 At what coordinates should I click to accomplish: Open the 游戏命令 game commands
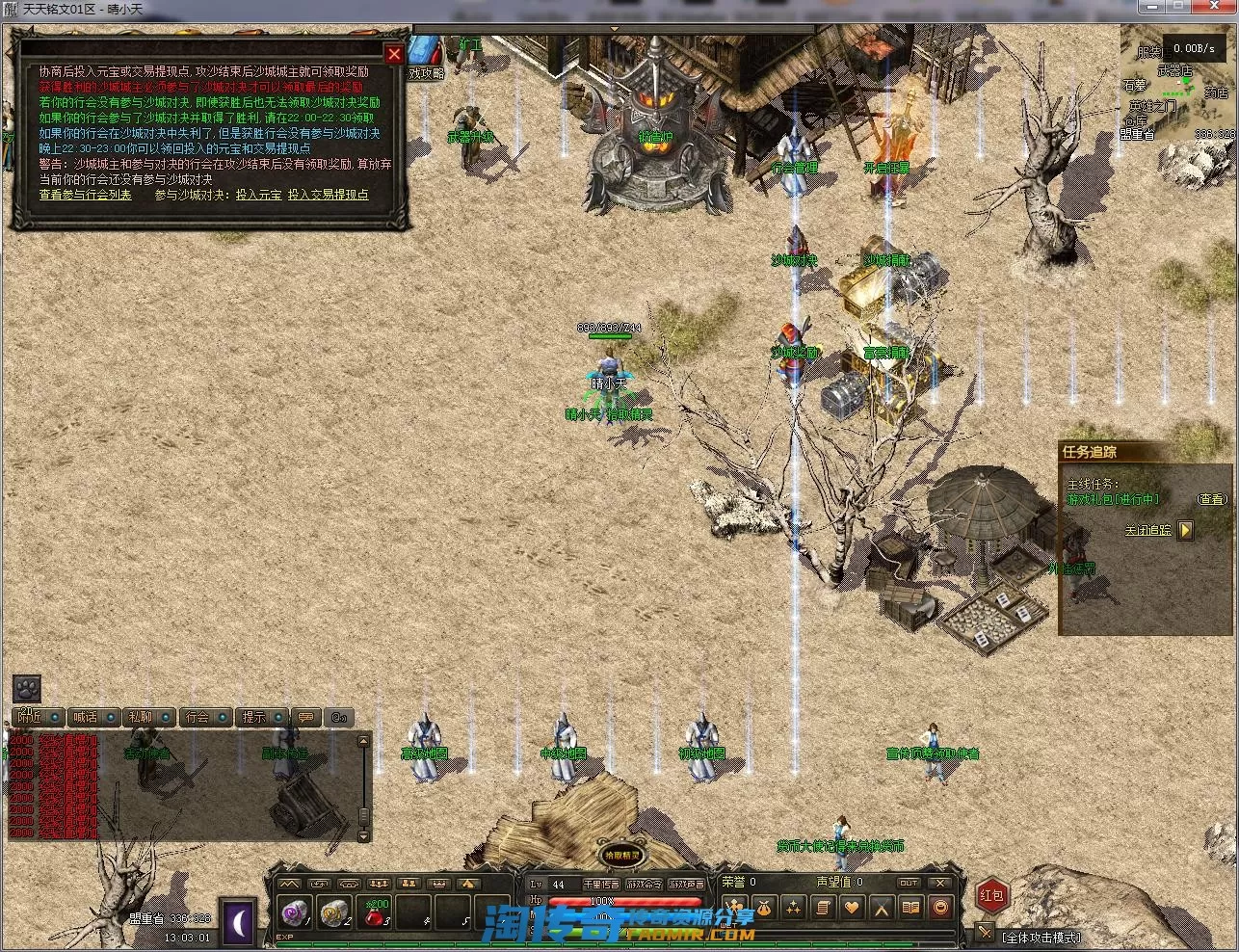(645, 884)
